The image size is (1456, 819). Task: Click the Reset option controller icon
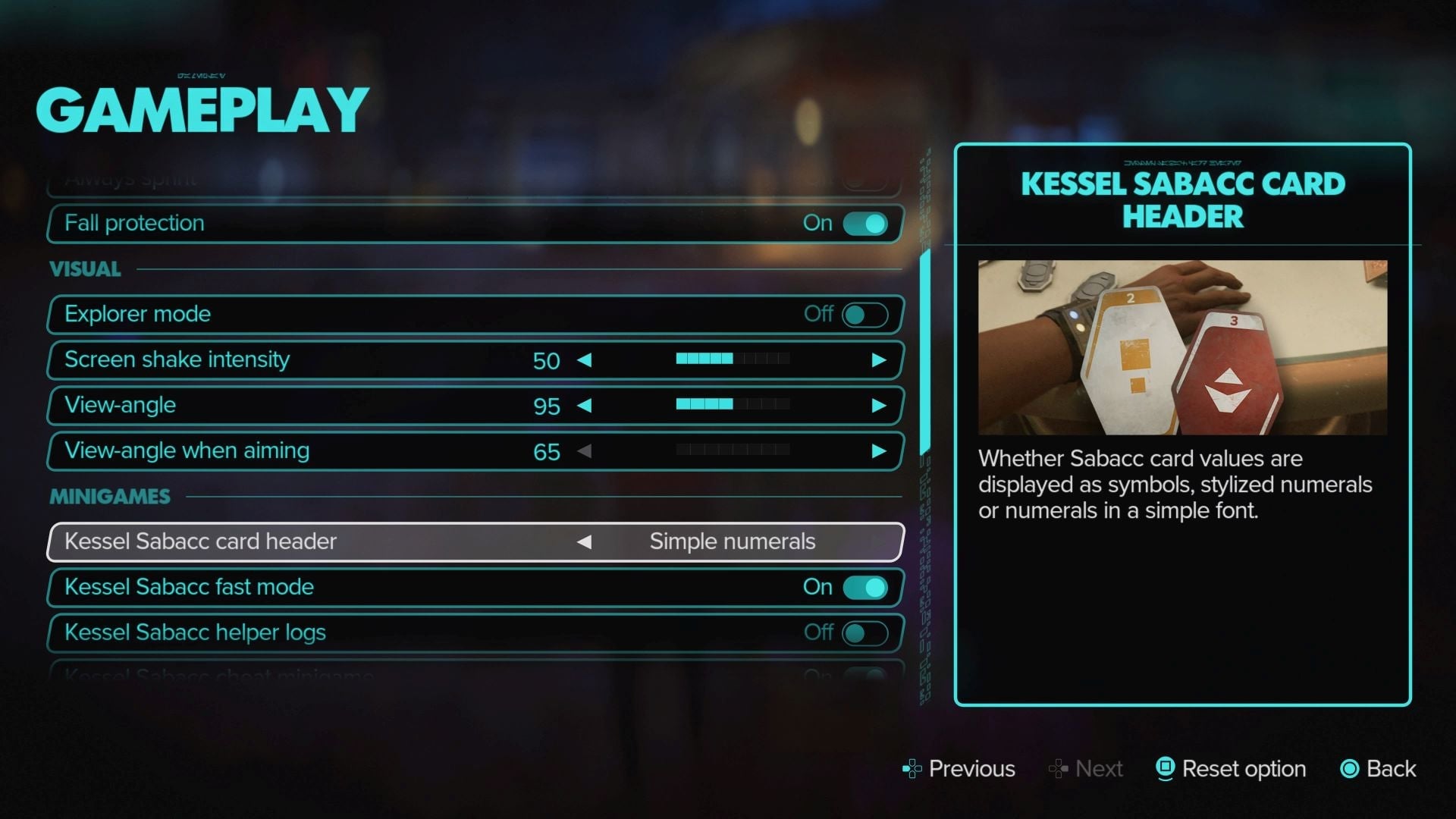1166,769
